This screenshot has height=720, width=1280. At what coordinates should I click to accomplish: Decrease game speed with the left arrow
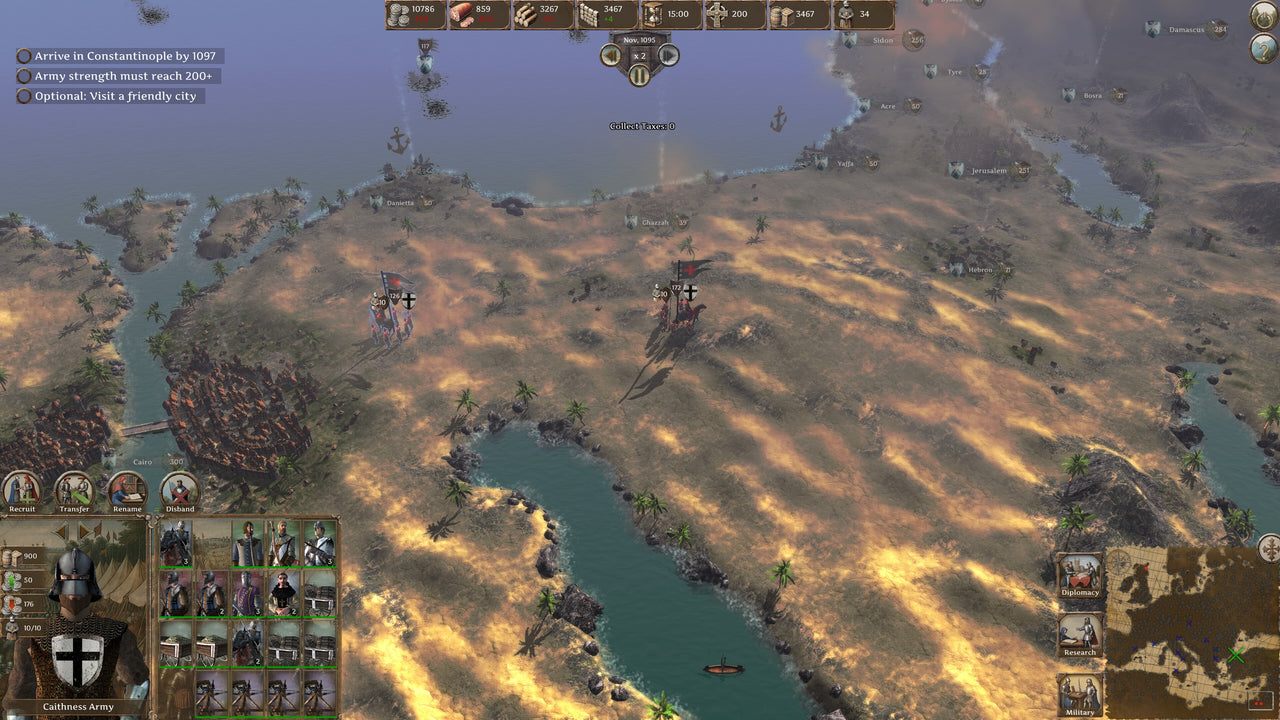pos(611,56)
